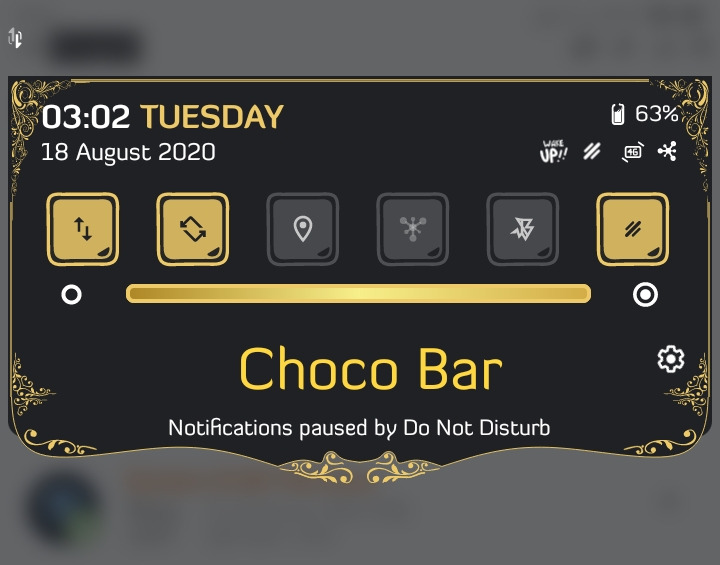
Task: Toggle the auto-rotate quick tile
Action: pyautogui.click(x=193, y=229)
